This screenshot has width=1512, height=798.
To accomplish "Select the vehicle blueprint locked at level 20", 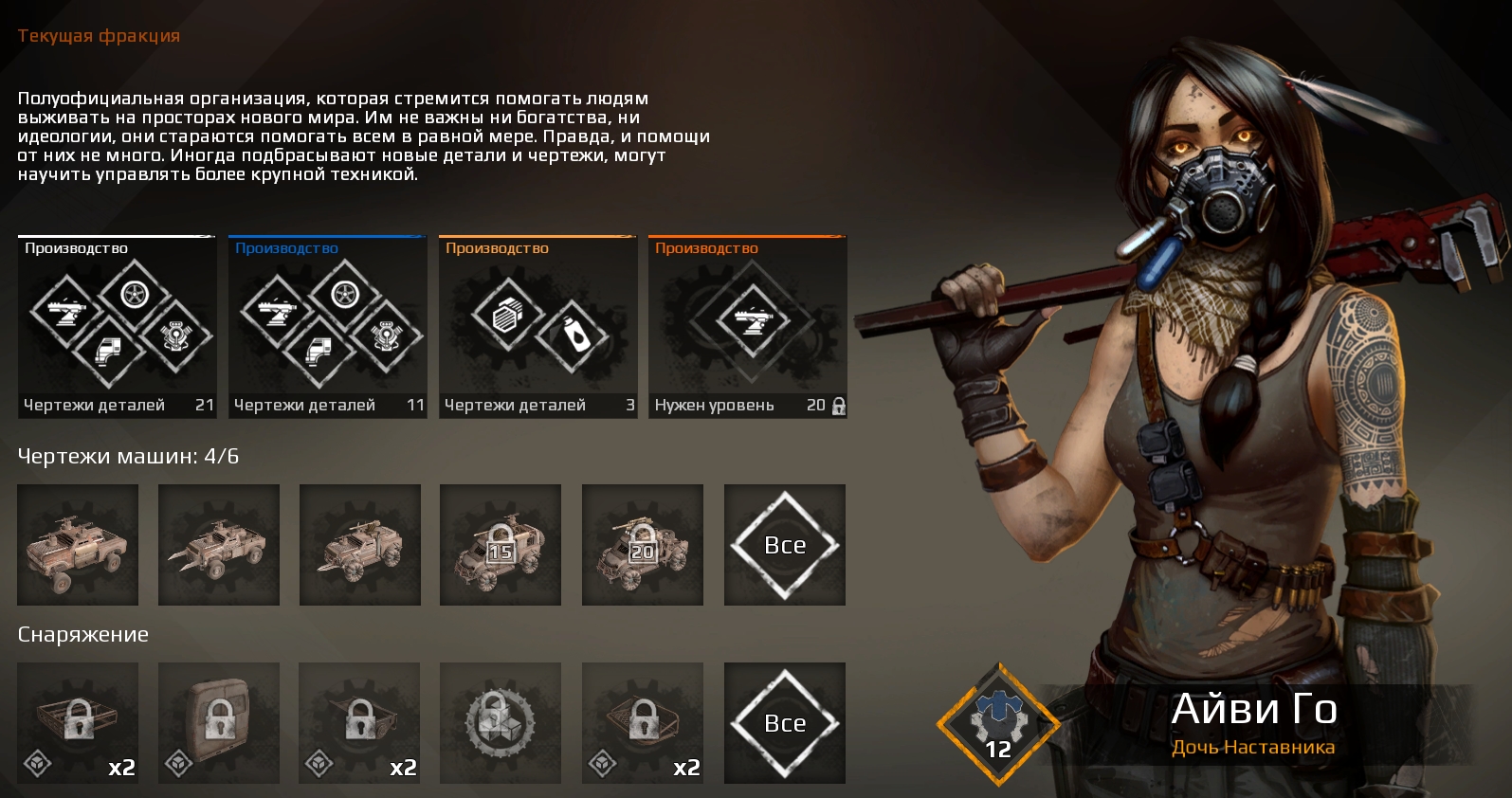I will pyautogui.click(x=643, y=545).
